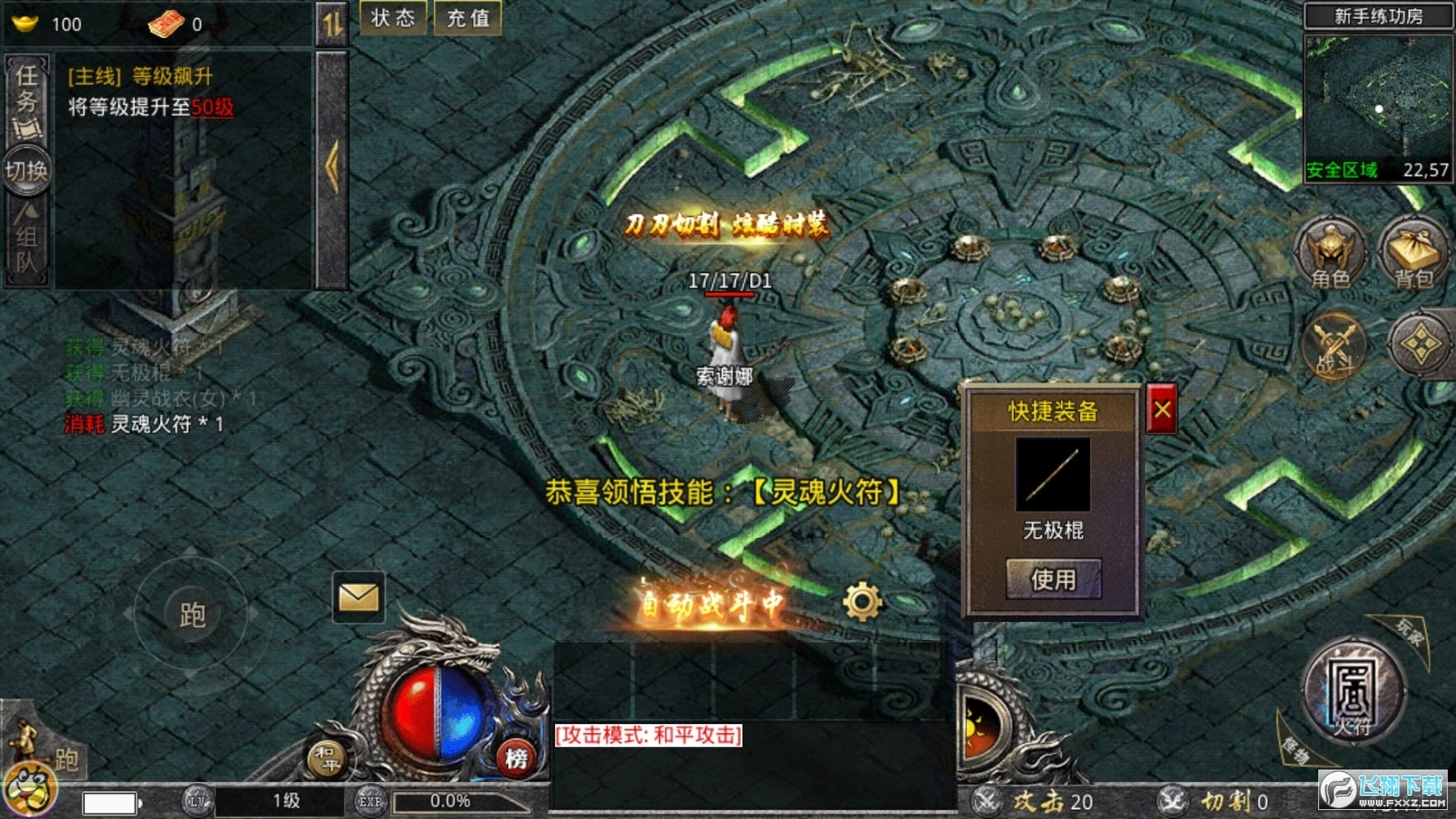Click the diamond-shaped expander icon below 背包
The image size is (1456, 819).
(1421, 345)
